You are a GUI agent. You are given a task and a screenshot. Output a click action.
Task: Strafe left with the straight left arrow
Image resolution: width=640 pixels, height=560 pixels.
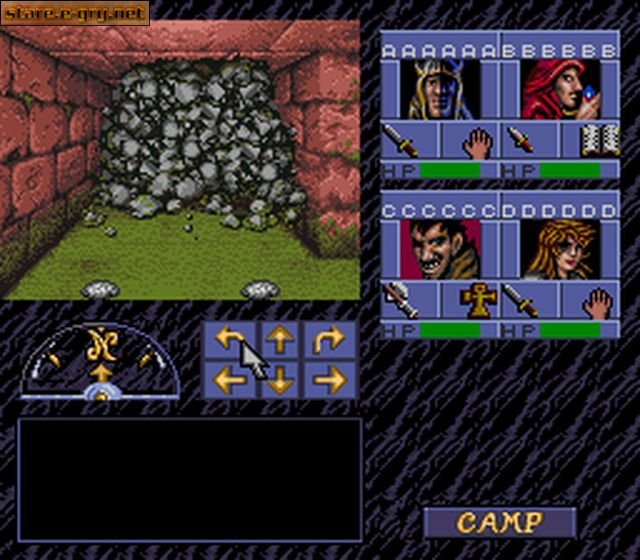229,379
